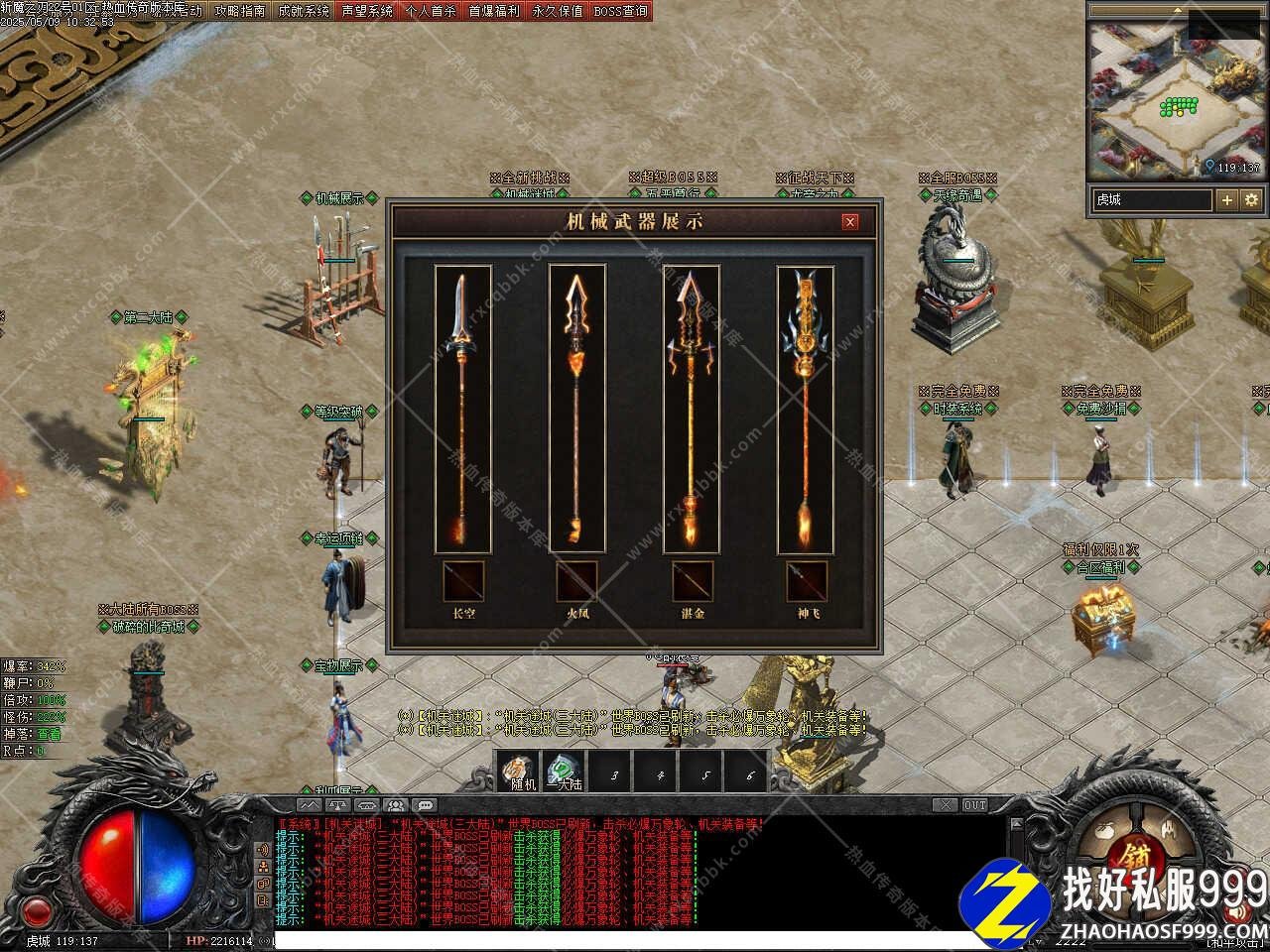Click the OUT button above the chat
The height and width of the screenshot is (952, 1270).
(x=975, y=805)
